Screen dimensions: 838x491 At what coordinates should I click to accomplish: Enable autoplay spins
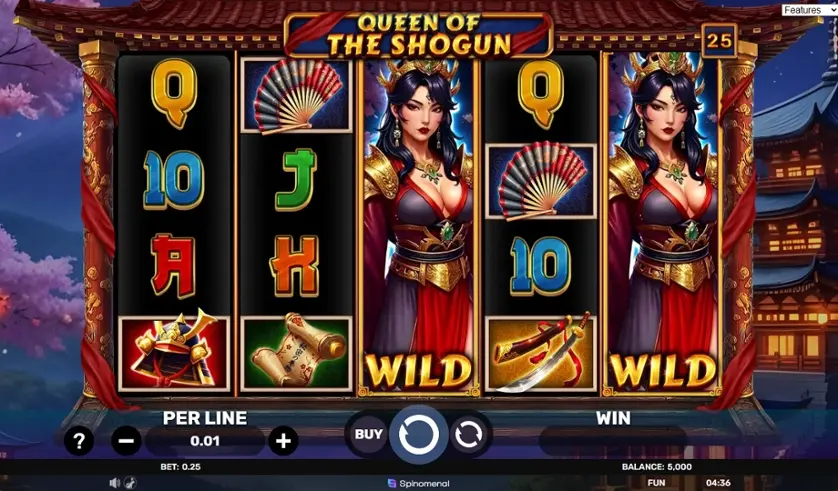pyautogui.click(x=468, y=434)
